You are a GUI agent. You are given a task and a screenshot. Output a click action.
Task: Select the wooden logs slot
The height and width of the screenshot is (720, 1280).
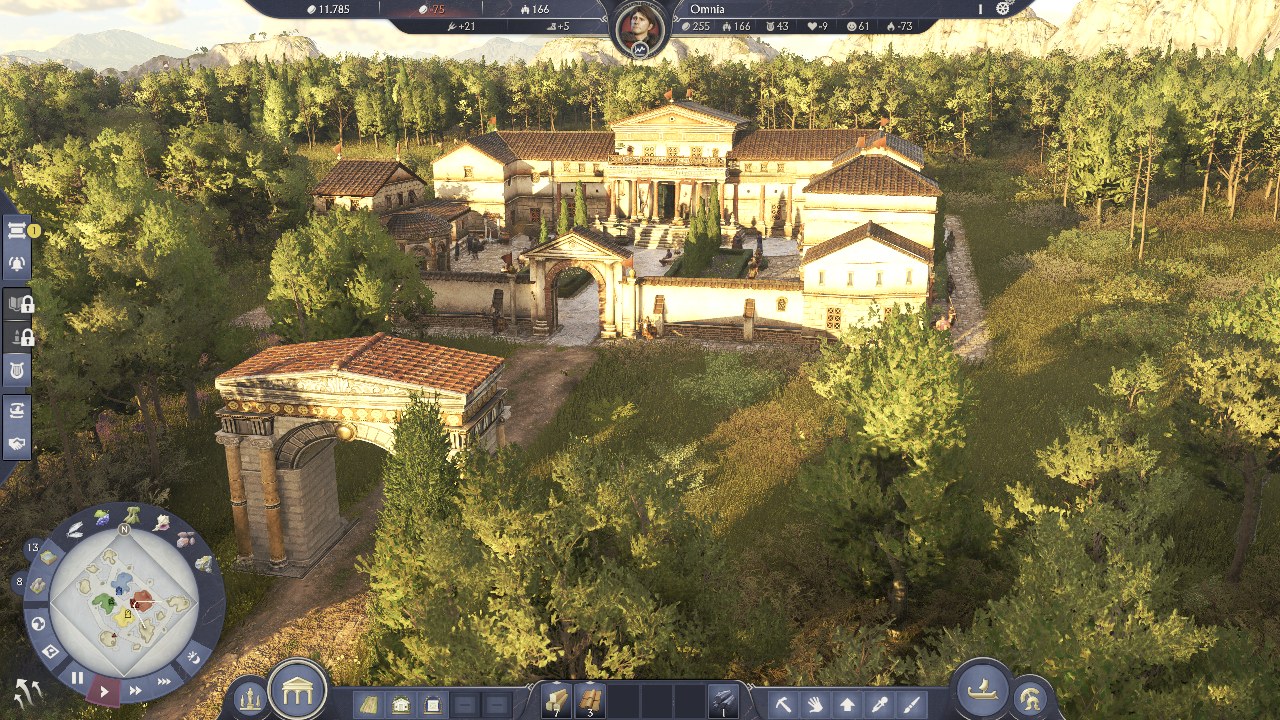click(x=556, y=700)
